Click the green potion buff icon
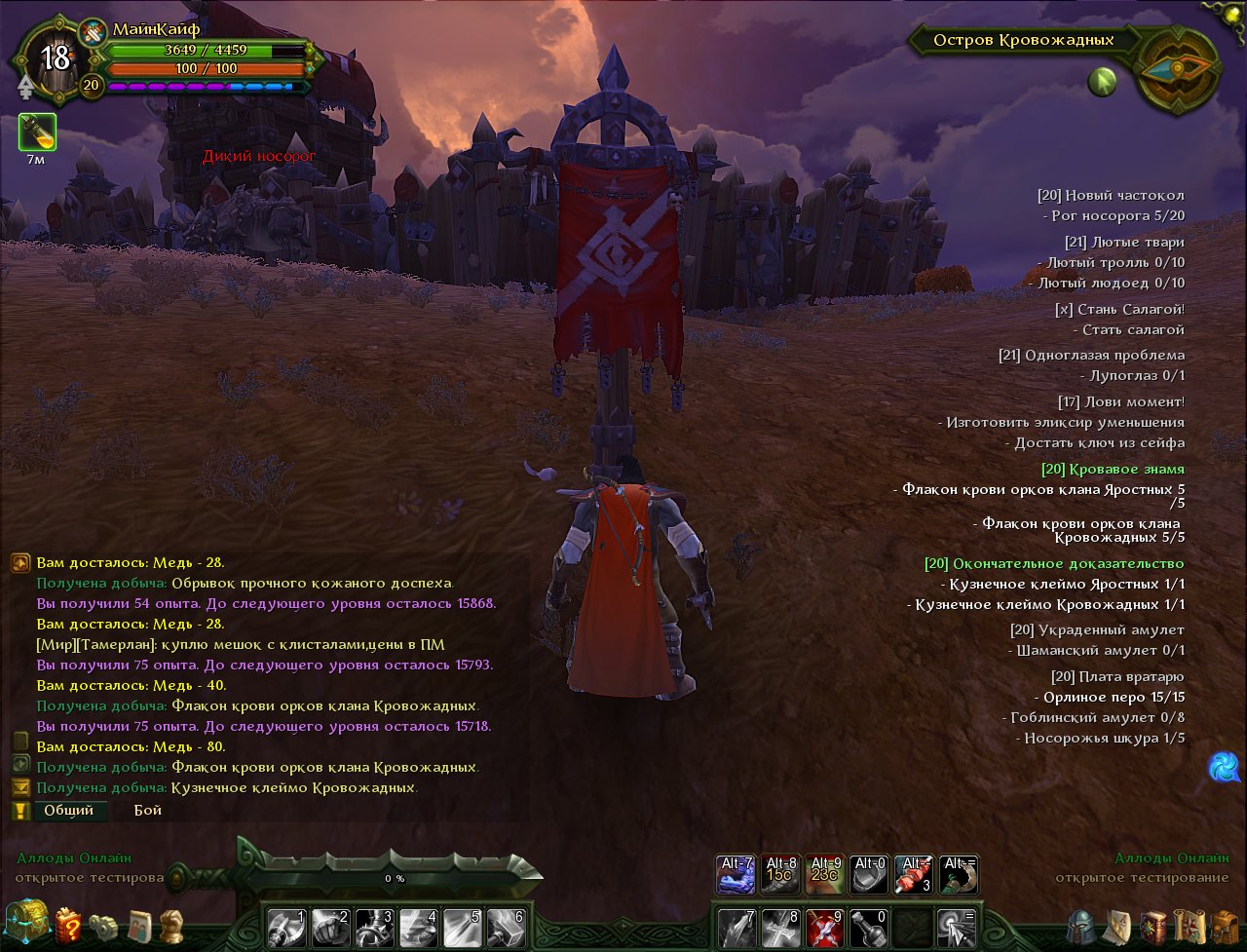The width and height of the screenshot is (1247, 952). pos(37,132)
